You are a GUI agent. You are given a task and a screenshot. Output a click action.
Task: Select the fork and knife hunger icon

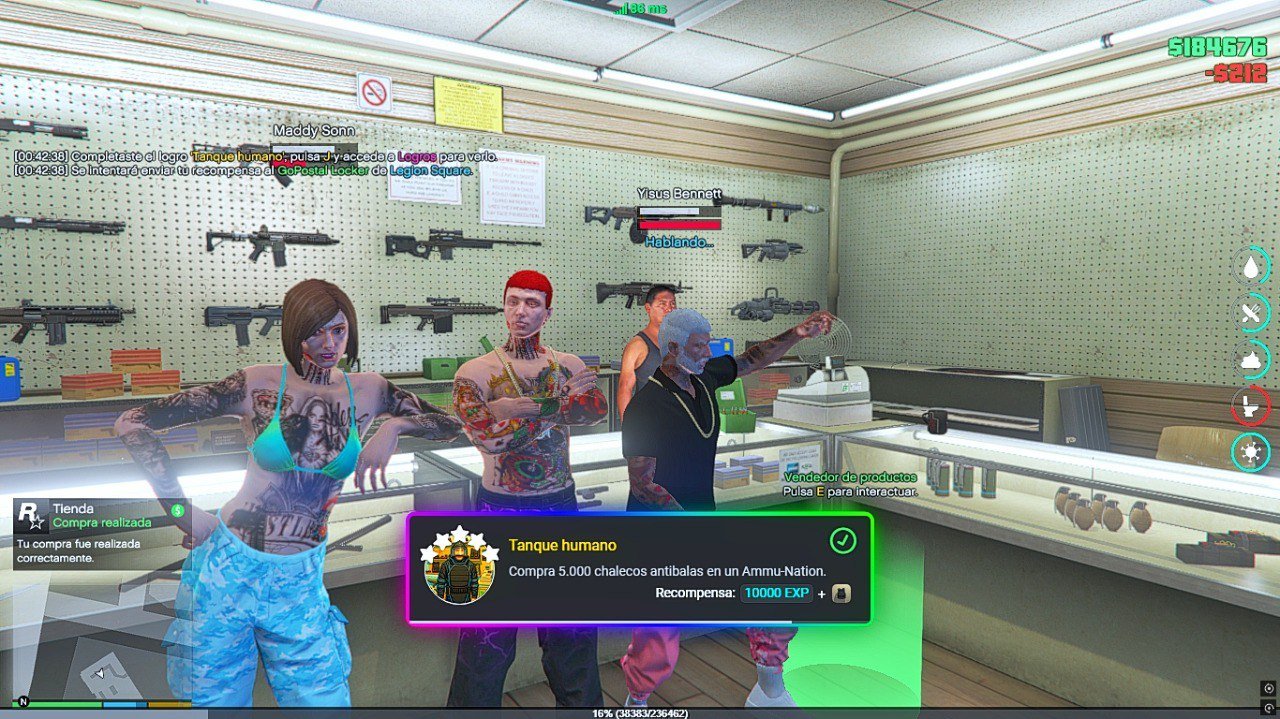click(1250, 313)
